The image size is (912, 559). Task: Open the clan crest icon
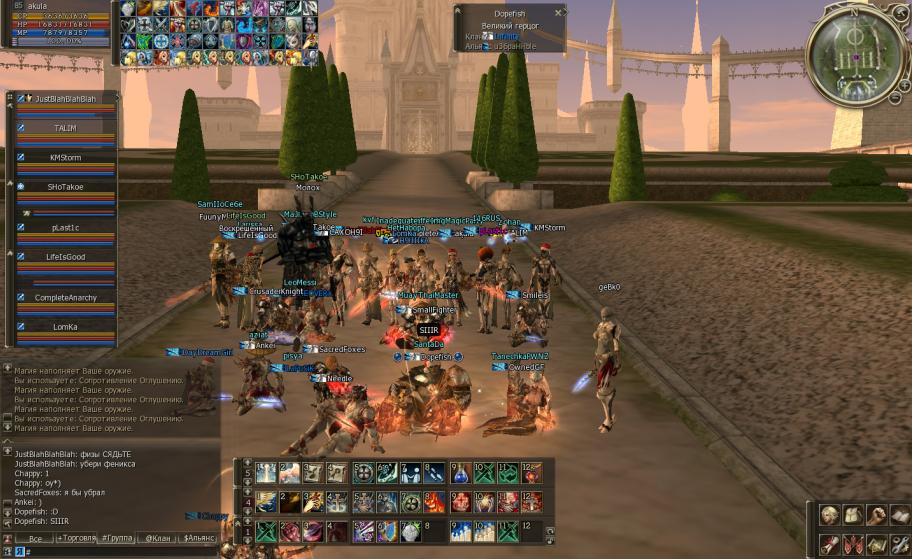[x=851, y=544]
